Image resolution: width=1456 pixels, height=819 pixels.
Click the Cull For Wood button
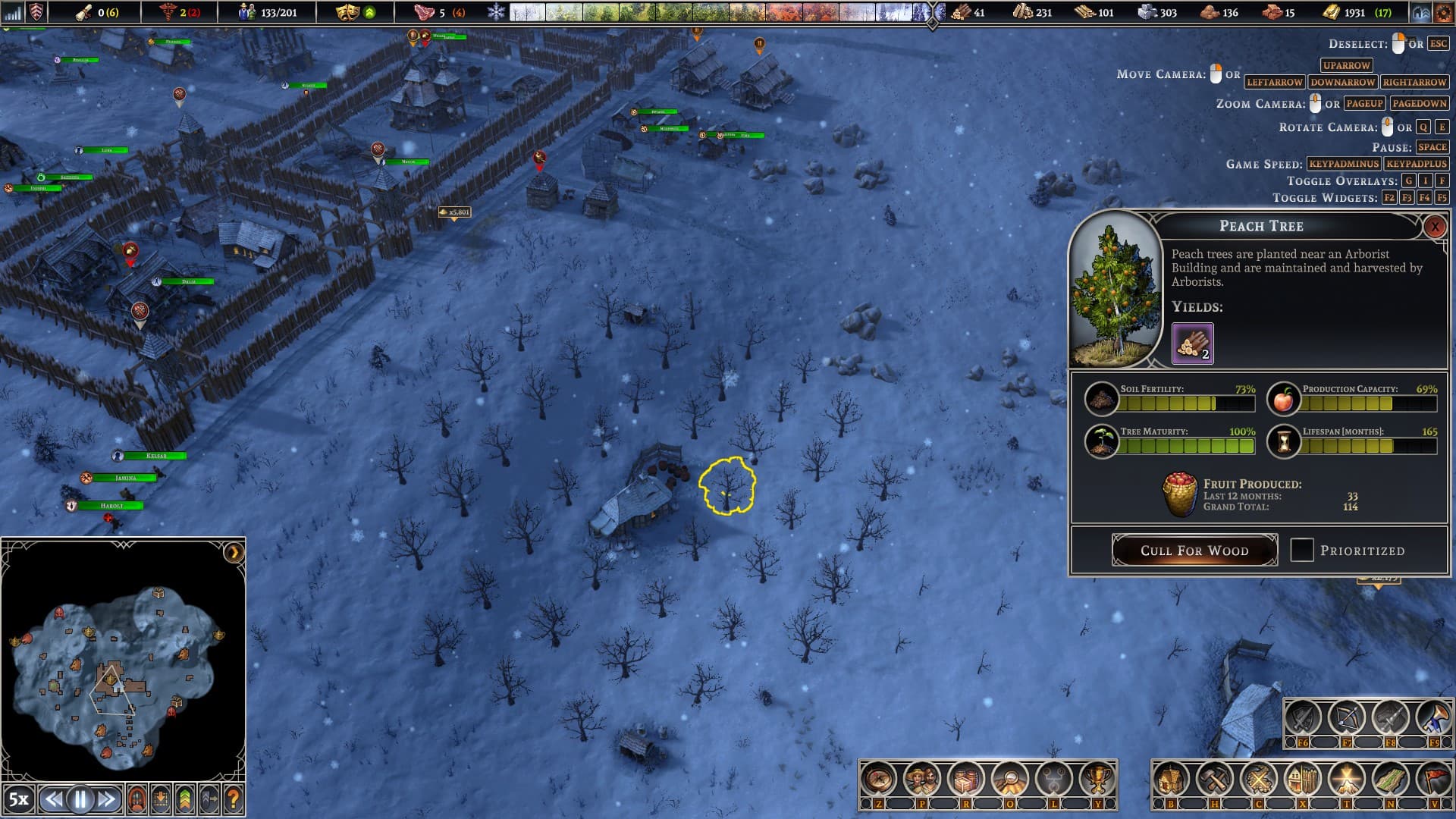point(1194,551)
